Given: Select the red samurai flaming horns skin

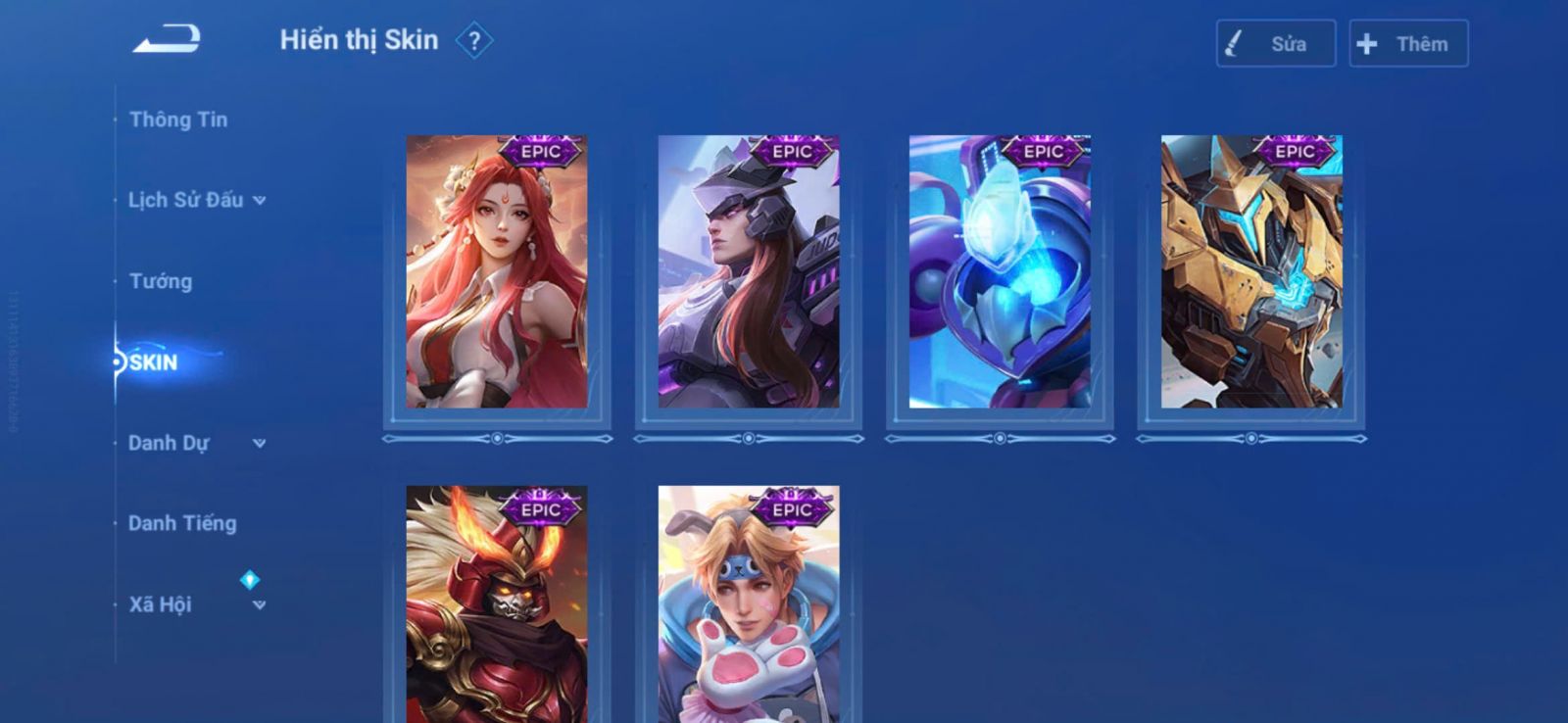Looking at the screenshot, I should click(x=497, y=605).
